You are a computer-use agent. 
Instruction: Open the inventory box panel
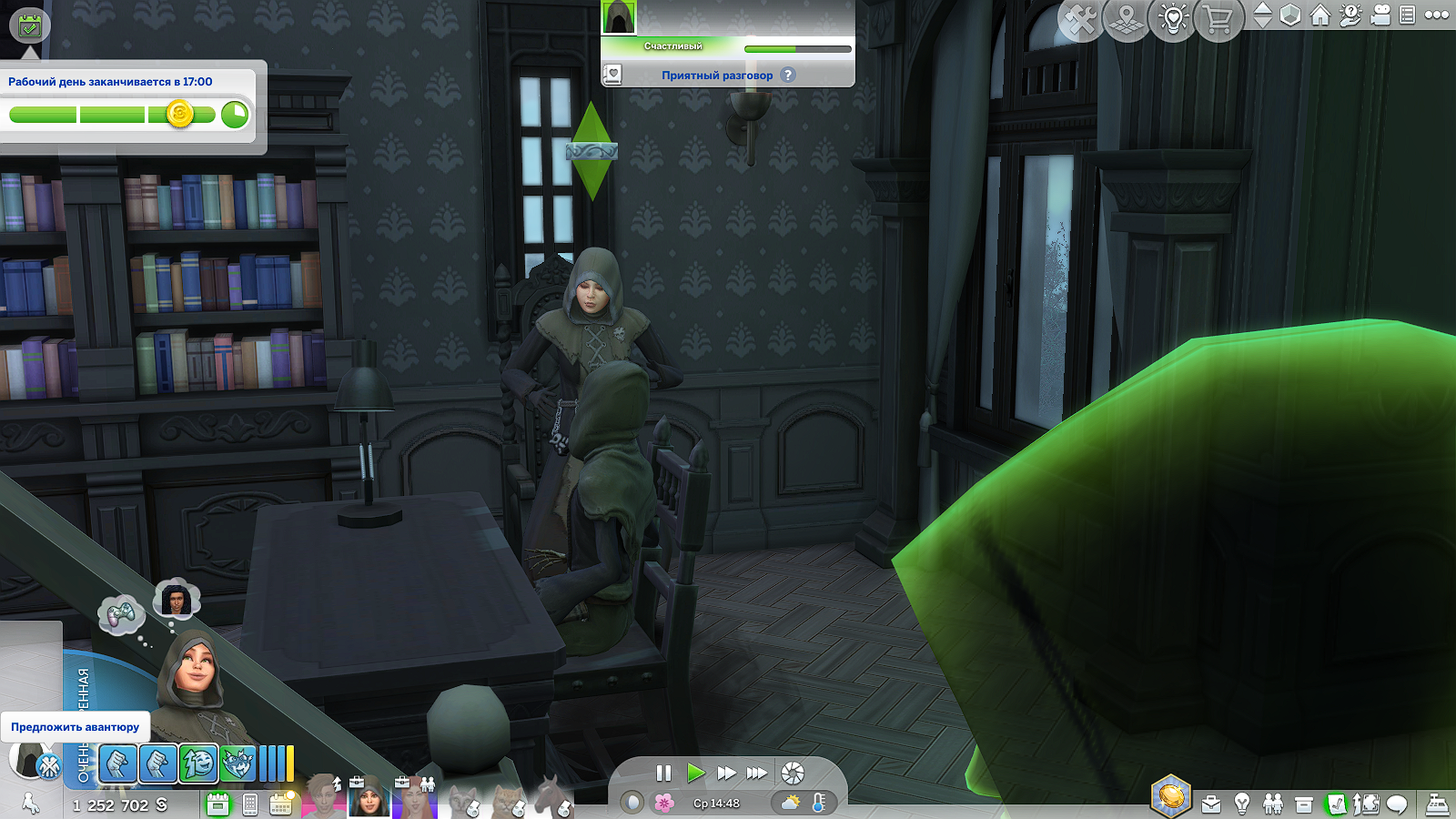(1304, 804)
